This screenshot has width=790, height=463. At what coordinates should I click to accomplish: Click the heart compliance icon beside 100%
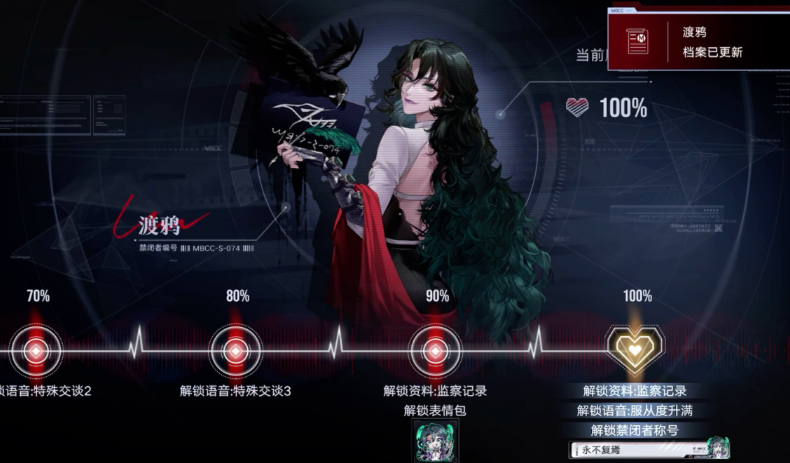click(x=578, y=107)
